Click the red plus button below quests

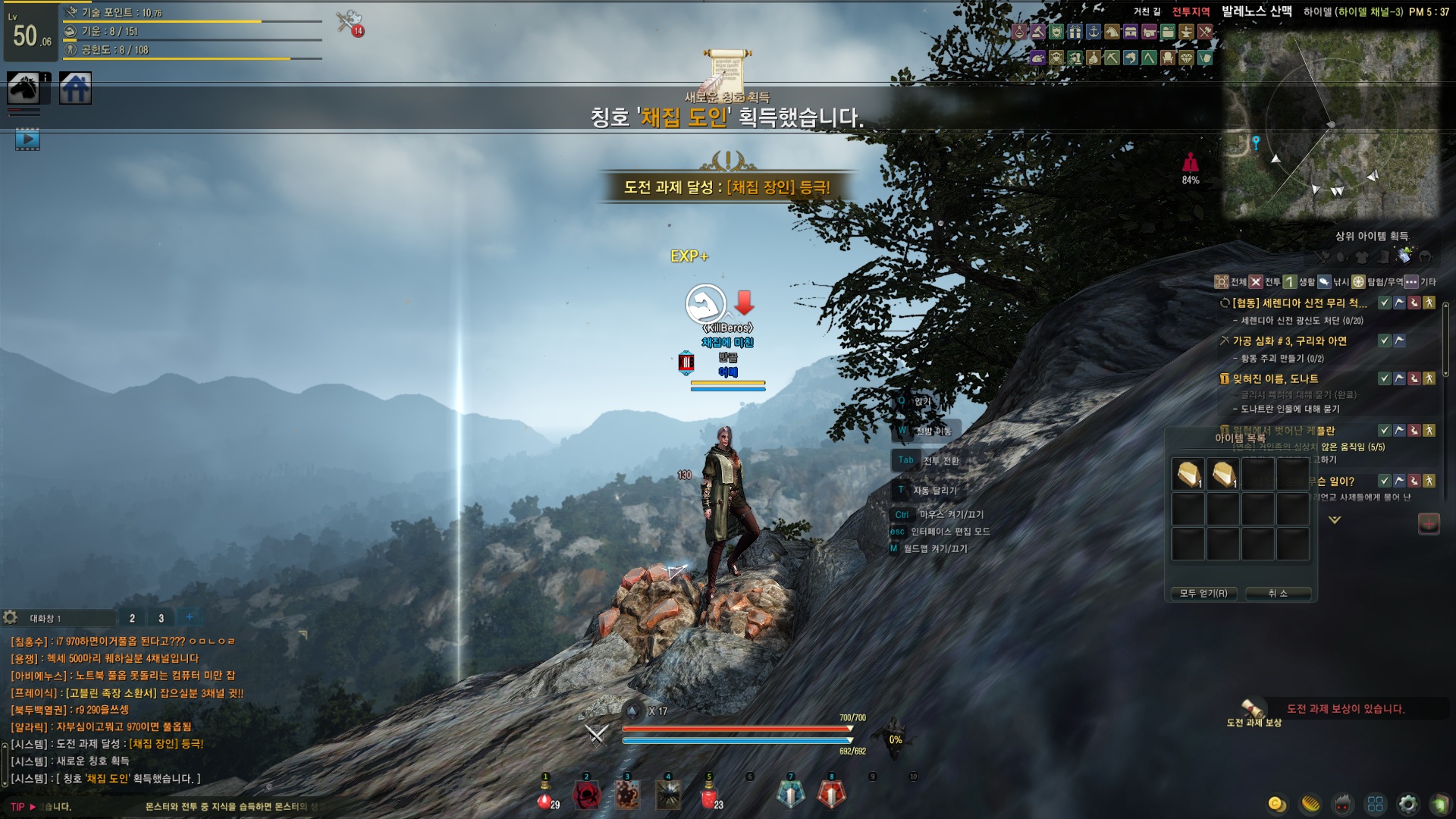point(1429,523)
